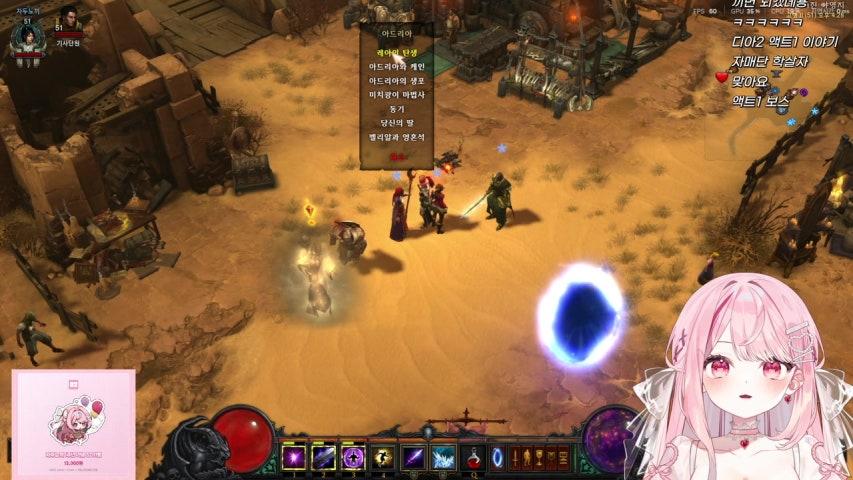
Task: Click the pink stream overlay panel
Action: point(73,424)
